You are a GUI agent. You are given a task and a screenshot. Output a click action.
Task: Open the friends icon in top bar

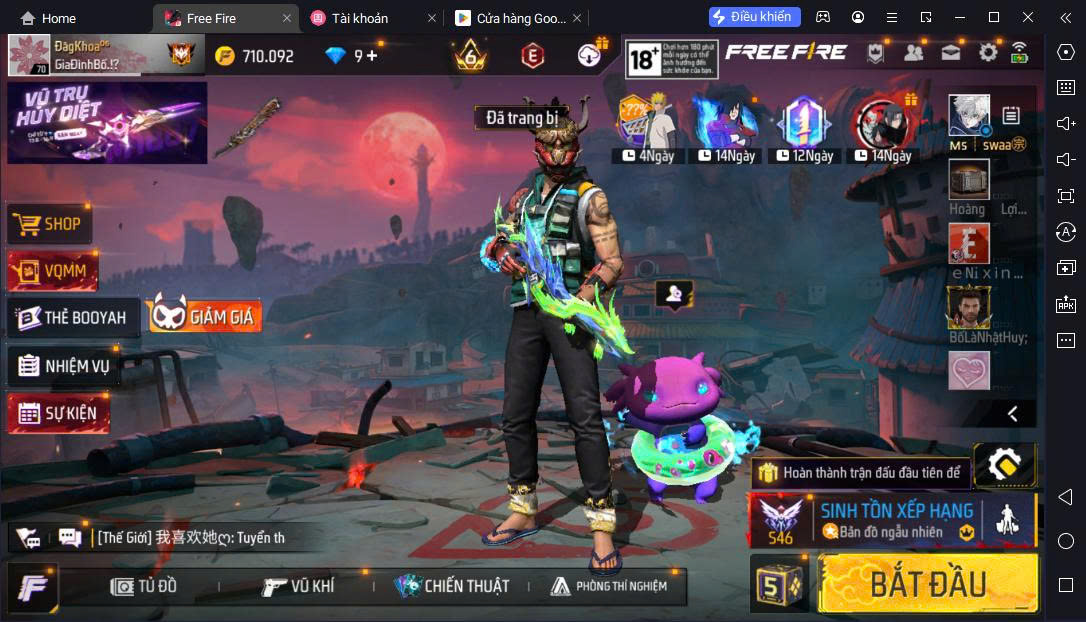[913, 53]
